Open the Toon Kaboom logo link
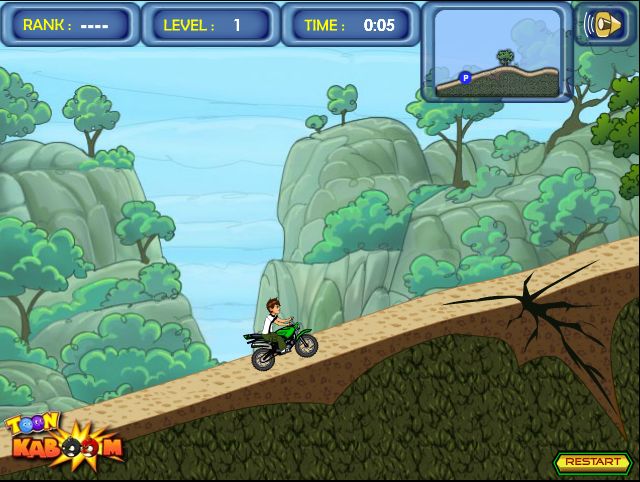Screen dimensions: 640x482 [63, 439]
